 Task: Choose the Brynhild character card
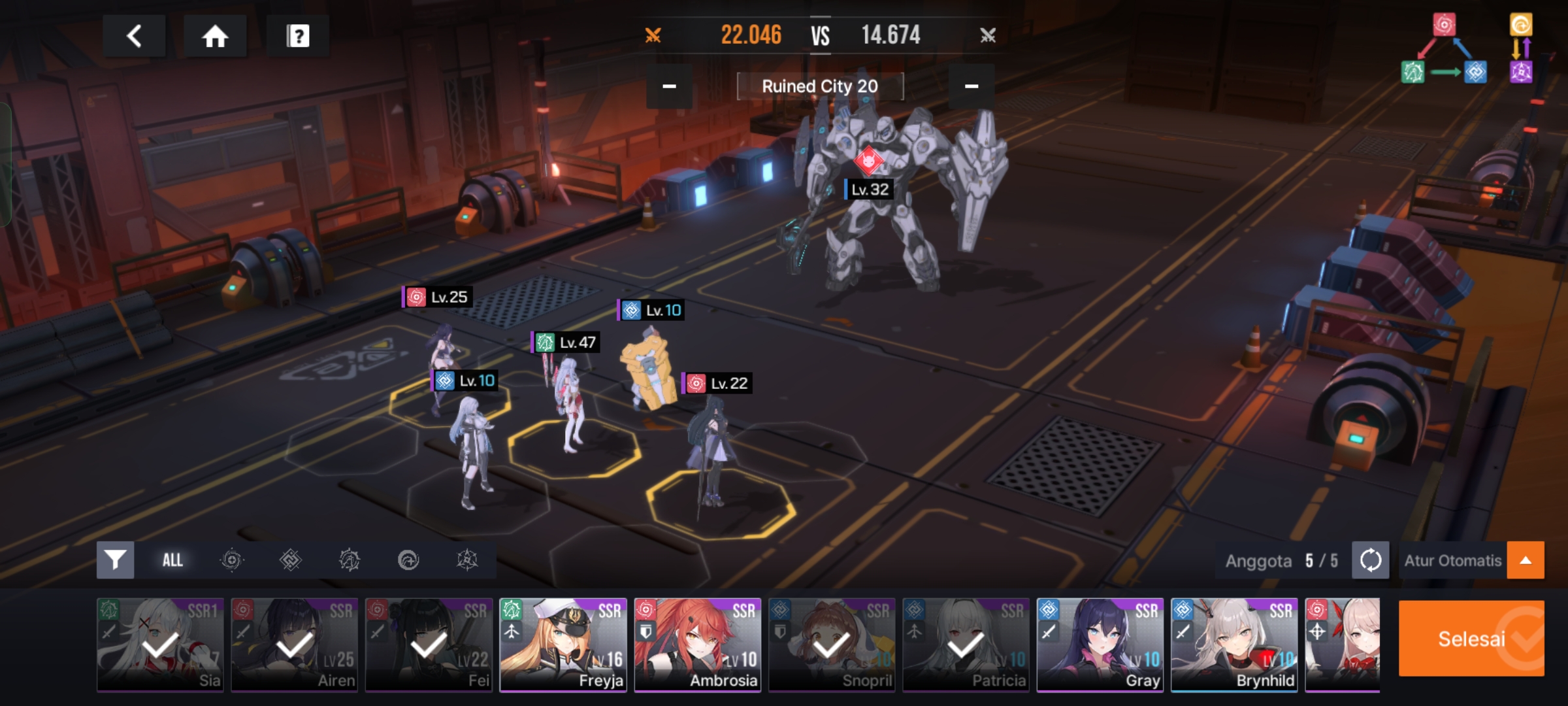pyautogui.click(x=1235, y=645)
